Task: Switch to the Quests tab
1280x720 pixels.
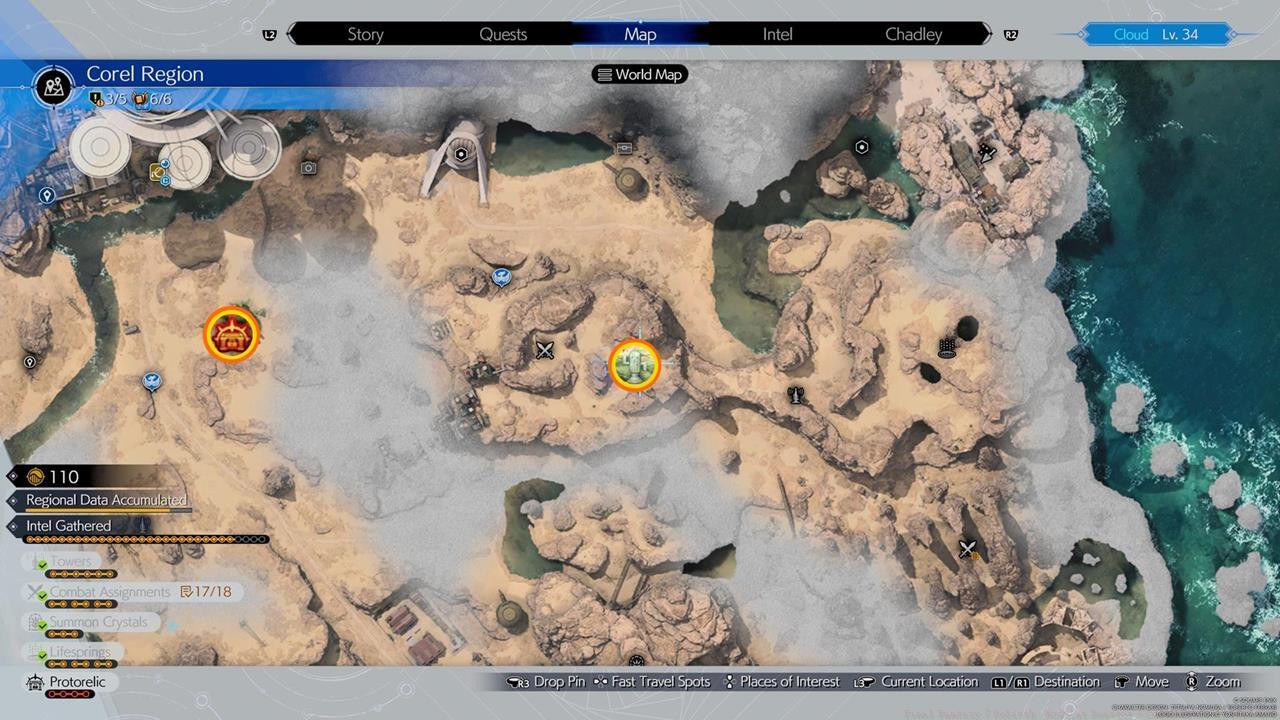Action: pyautogui.click(x=503, y=34)
